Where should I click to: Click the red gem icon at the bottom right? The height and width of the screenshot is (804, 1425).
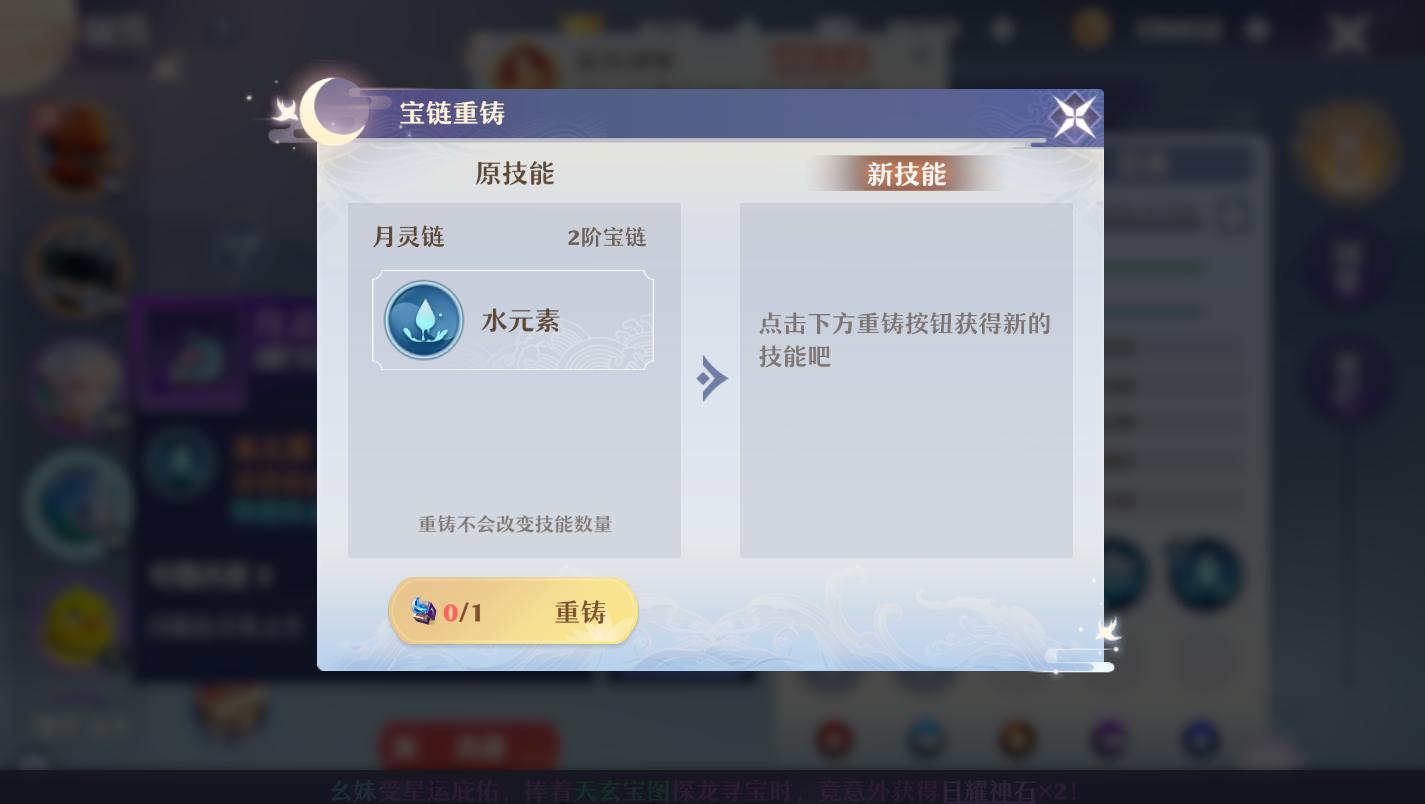[x=835, y=741]
